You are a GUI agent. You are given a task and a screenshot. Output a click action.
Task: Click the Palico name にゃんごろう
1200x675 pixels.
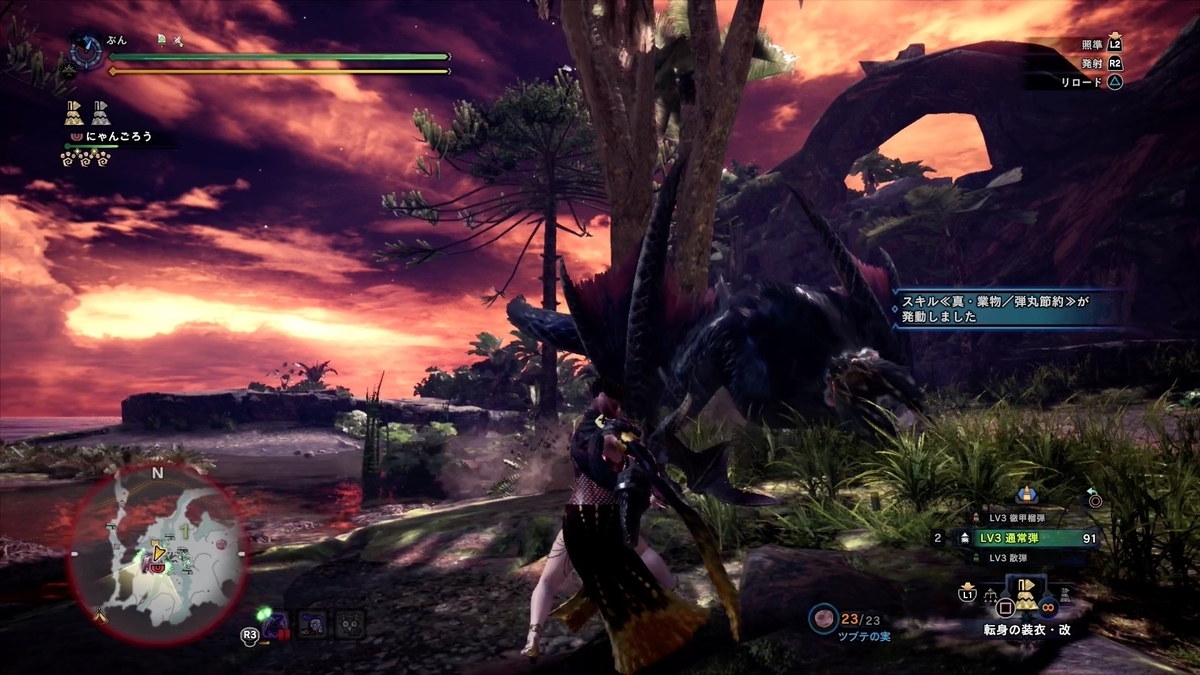click(x=118, y=136)
